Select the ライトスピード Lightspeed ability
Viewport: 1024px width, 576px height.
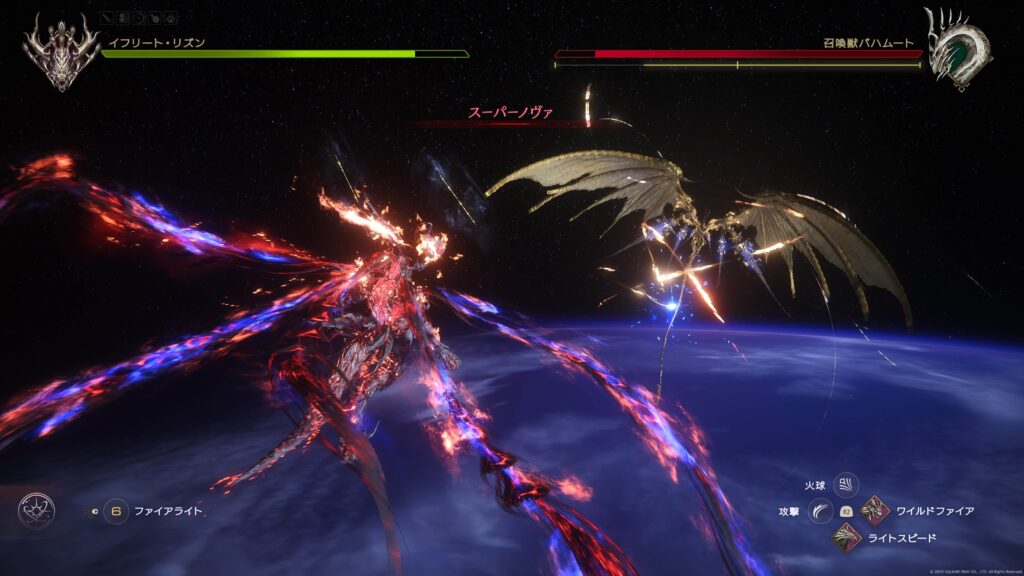click(x=846, y=538)
